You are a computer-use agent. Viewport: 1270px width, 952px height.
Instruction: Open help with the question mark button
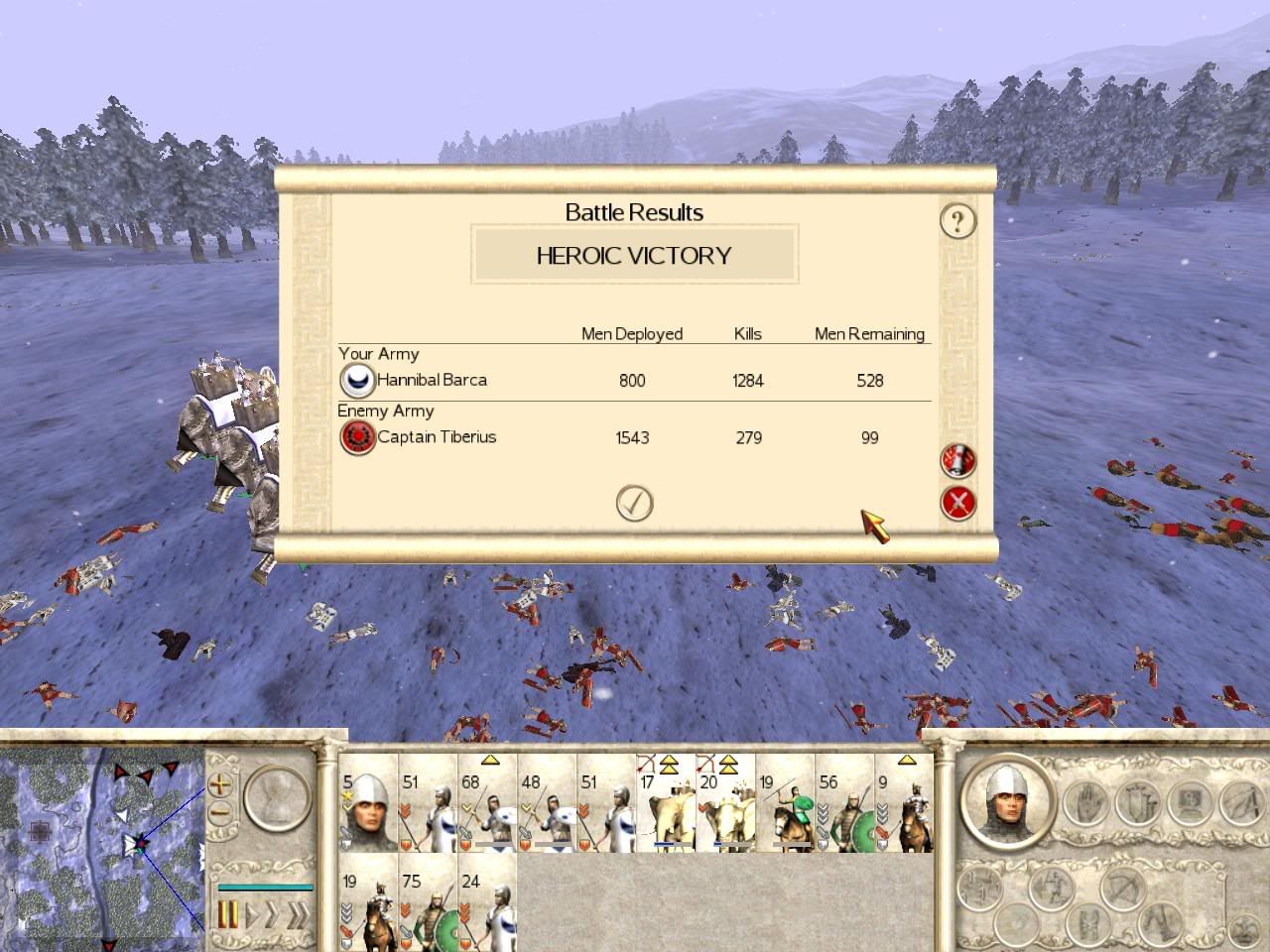coord(957,220)
